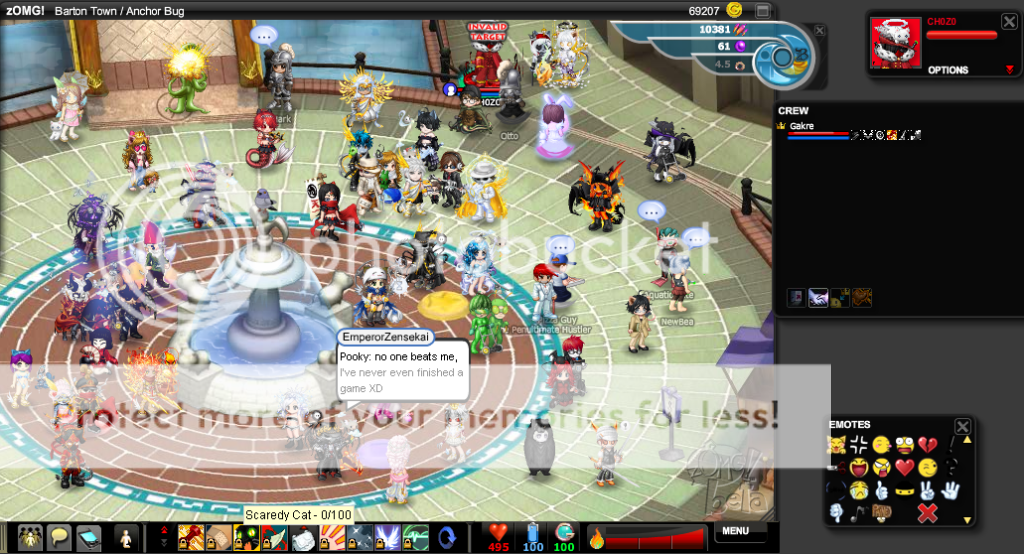
Task: Open the crew people icon
Action: click(30, 537)
